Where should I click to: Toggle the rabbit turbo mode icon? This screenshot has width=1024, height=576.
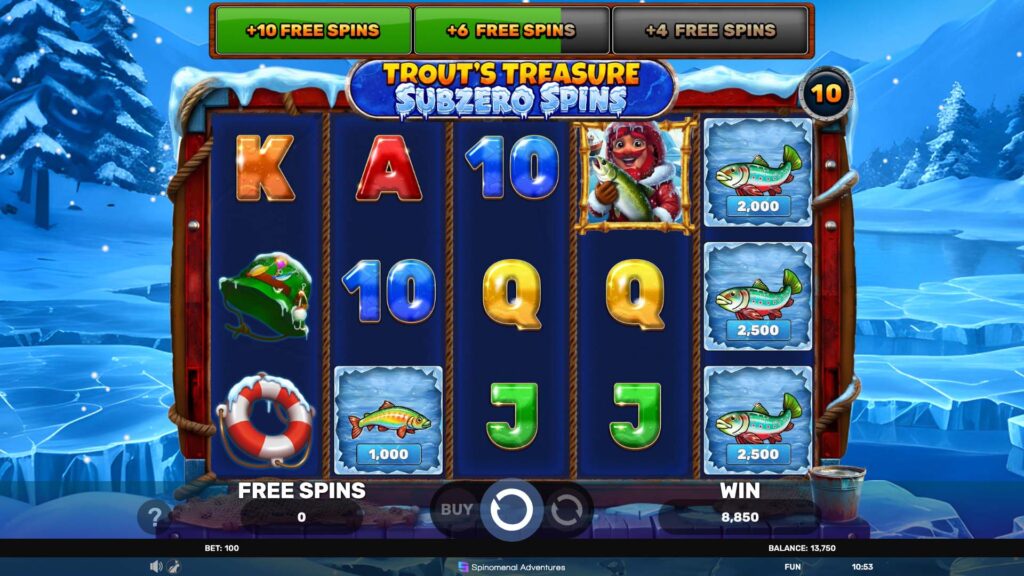click(172, 567)
